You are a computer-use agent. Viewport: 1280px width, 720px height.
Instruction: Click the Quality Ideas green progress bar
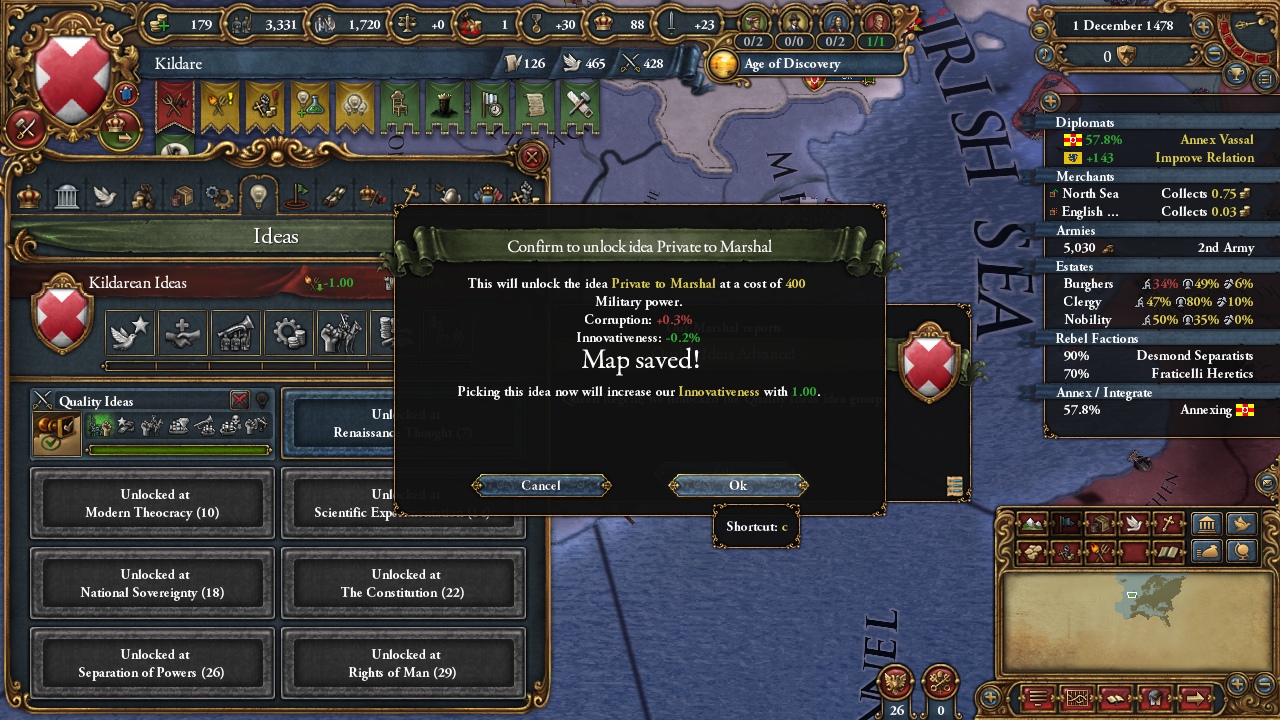[x=180, y=450]
